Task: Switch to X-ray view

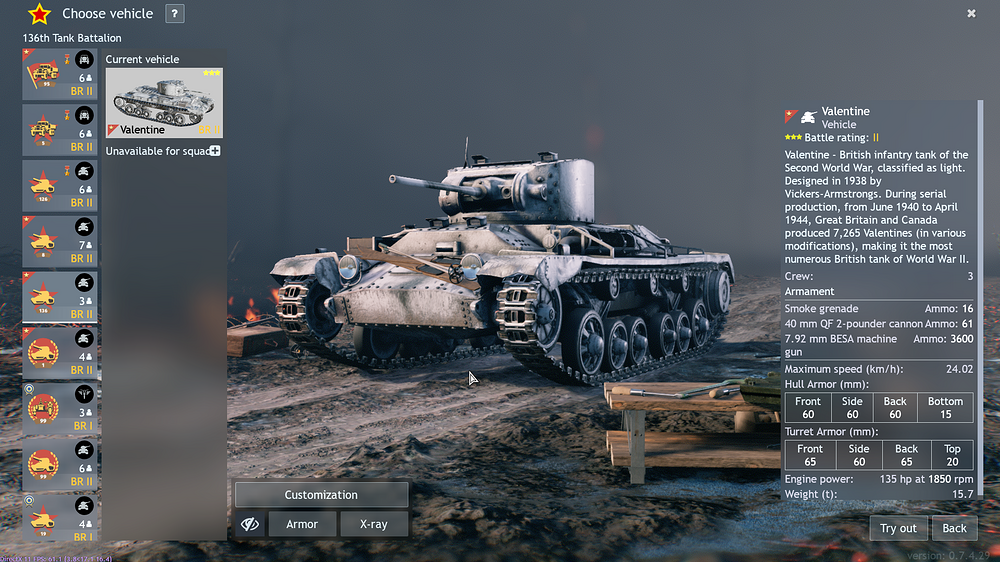Action: 373,524
